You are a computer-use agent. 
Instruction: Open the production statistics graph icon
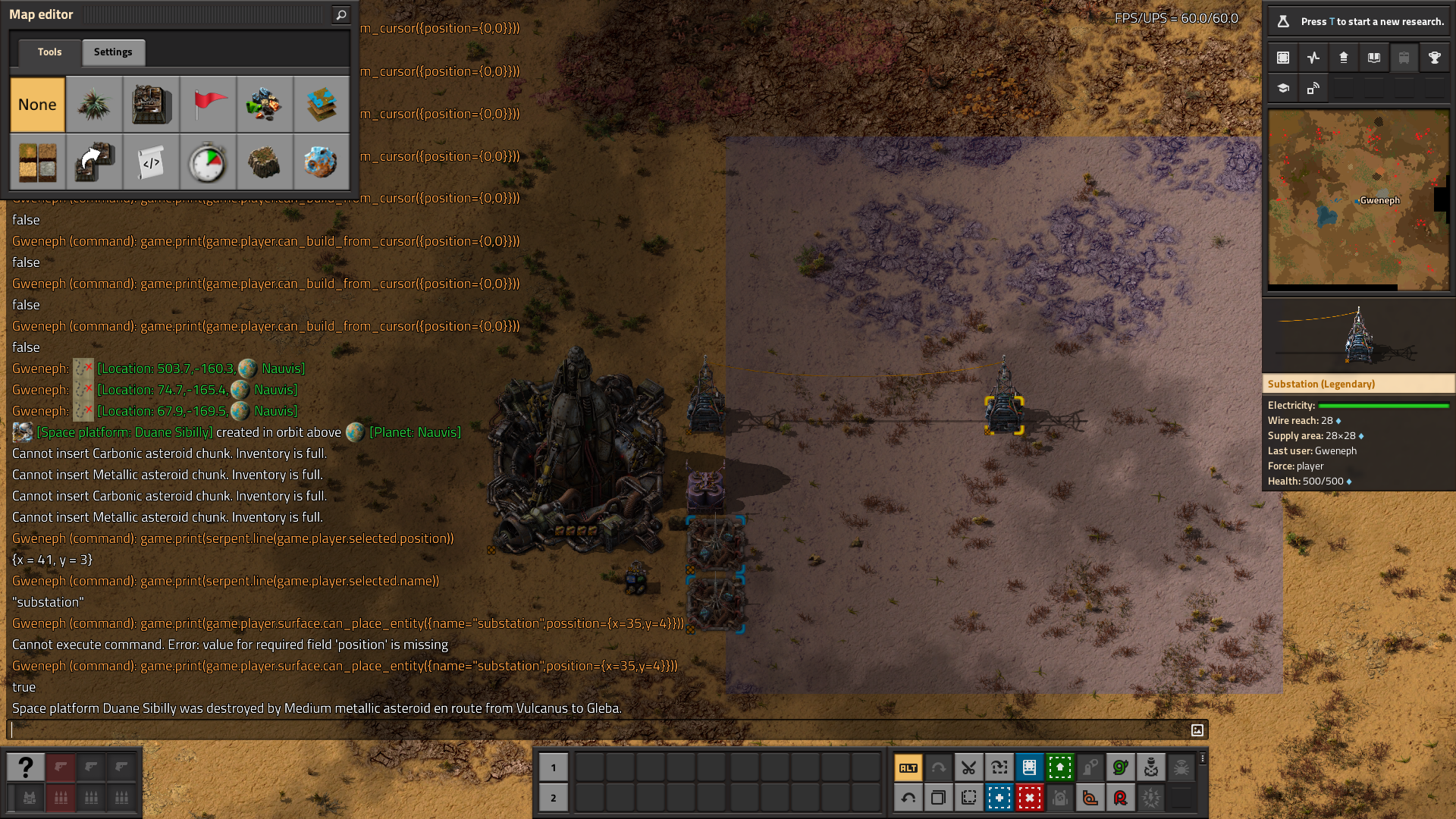(1313, 58)
